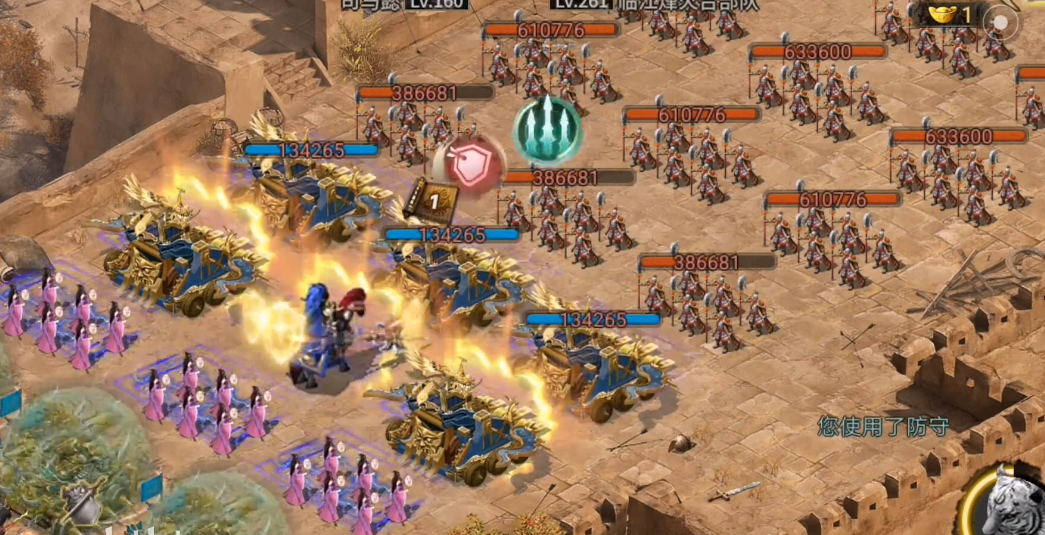
Task: Open the tactic book marked 1
Action: 434,200
